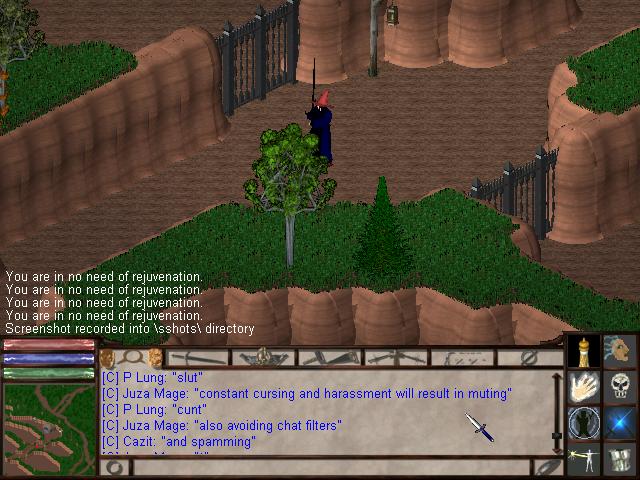This screenshot has height=480, width=640.
Task: Select the white chess pawn icon
Action: click(584, 351)
